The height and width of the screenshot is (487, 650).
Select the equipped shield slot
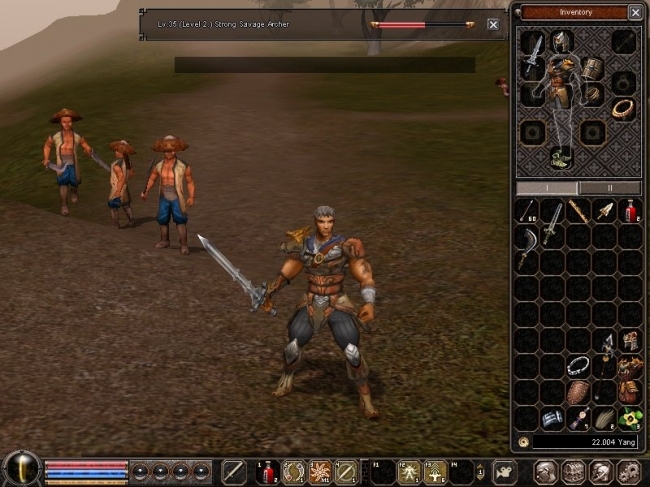[593, 68]
